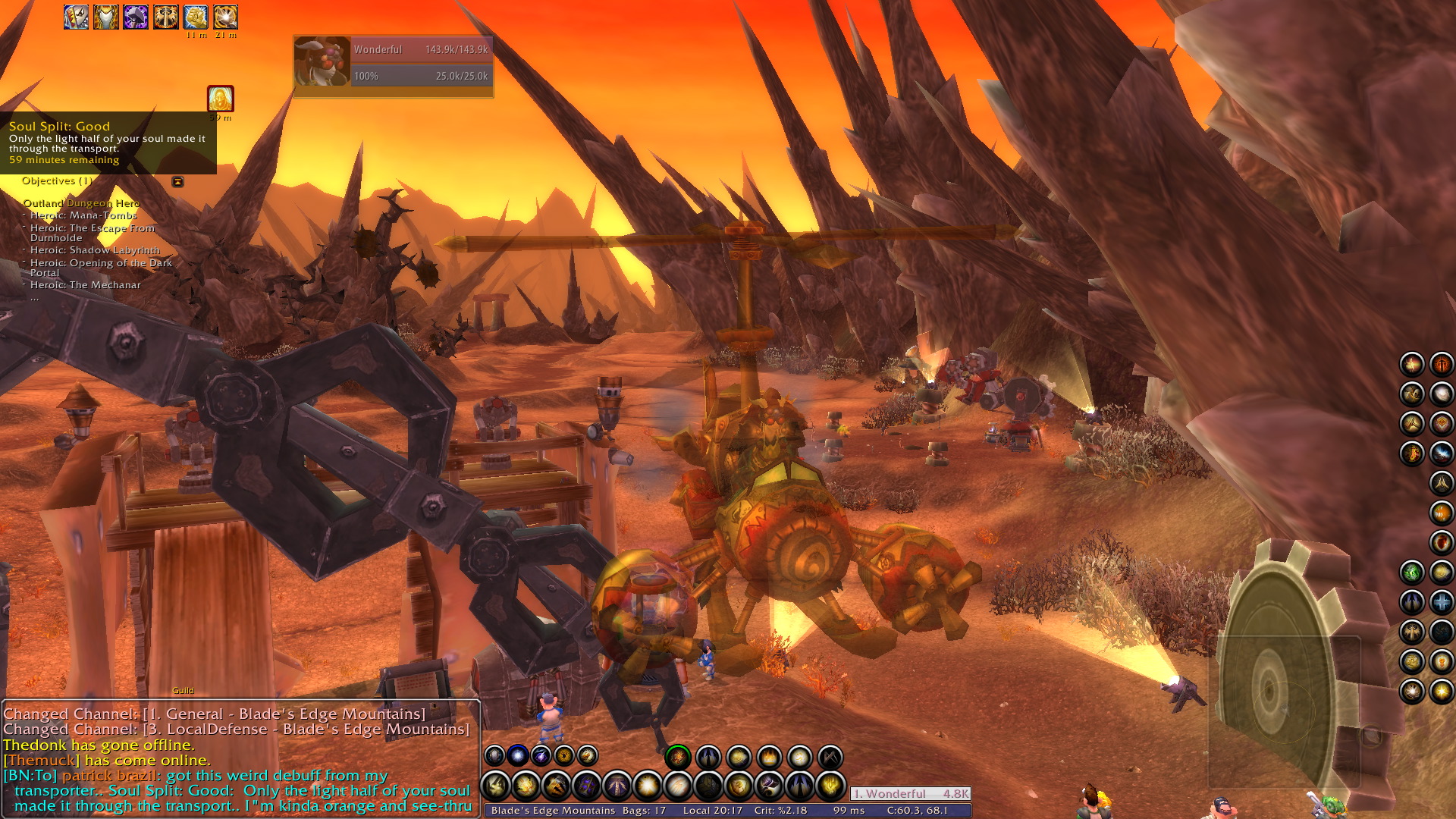Activate the golden shield ability

tap(739, 786)
